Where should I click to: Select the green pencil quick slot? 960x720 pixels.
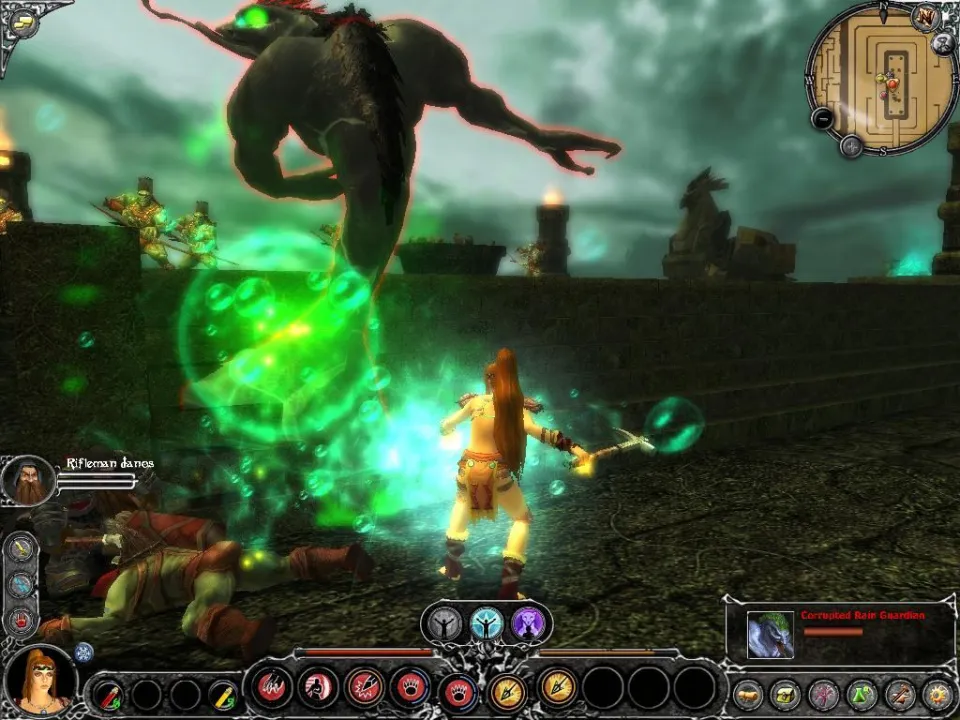tap(222, 693)
